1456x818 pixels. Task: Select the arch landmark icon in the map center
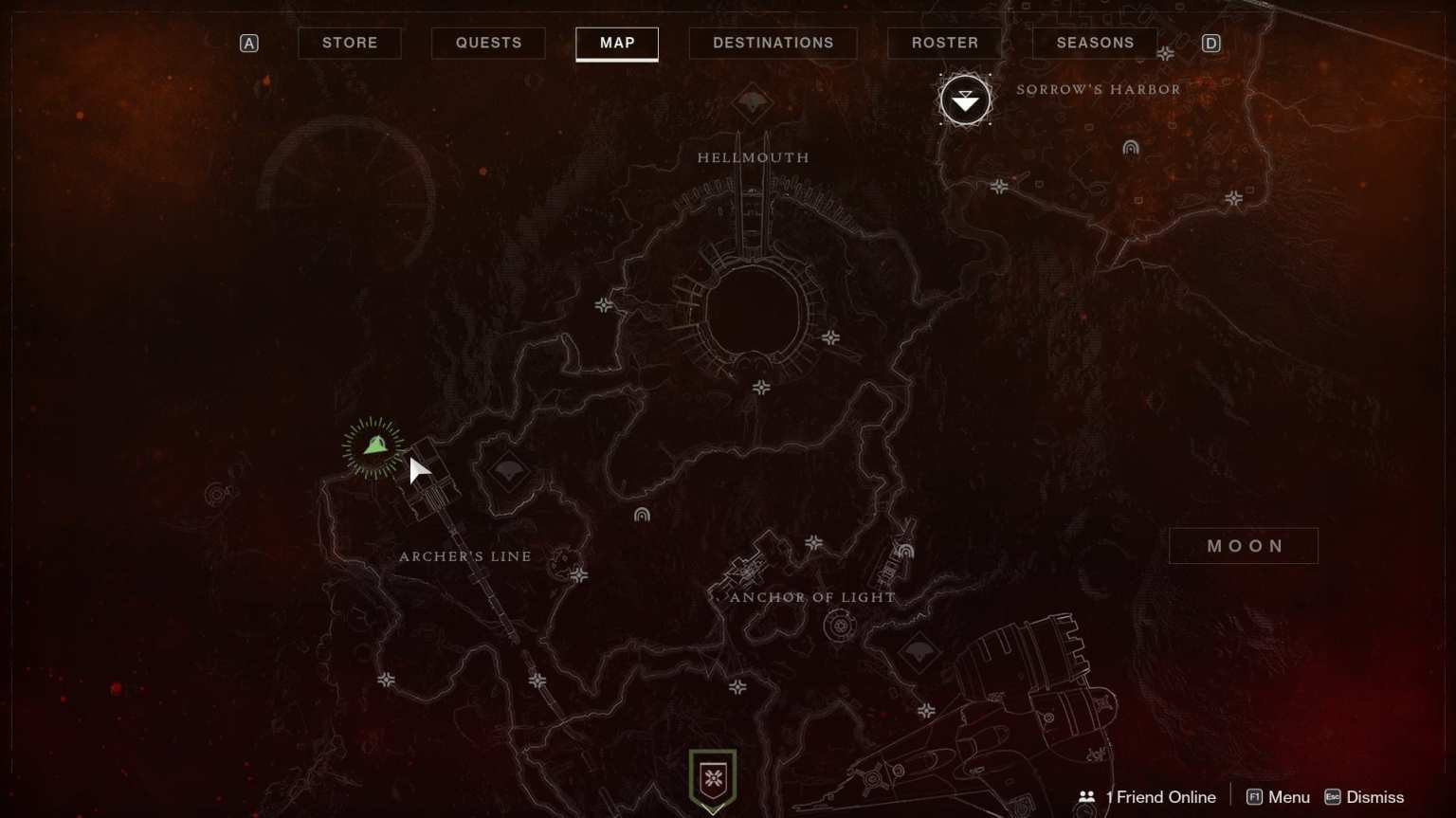[643, 515]
